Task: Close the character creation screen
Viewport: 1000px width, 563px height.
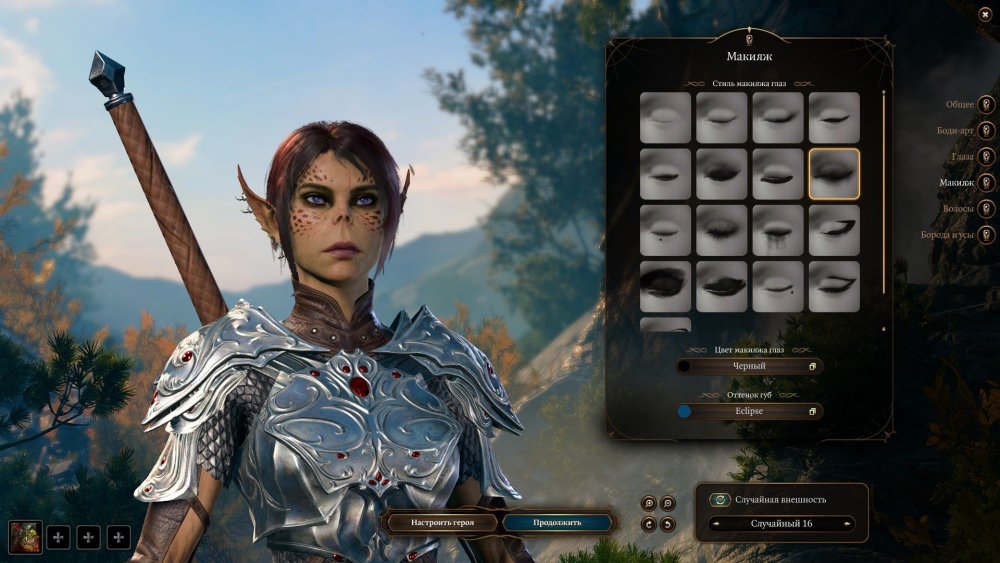Action: (985, 15)
